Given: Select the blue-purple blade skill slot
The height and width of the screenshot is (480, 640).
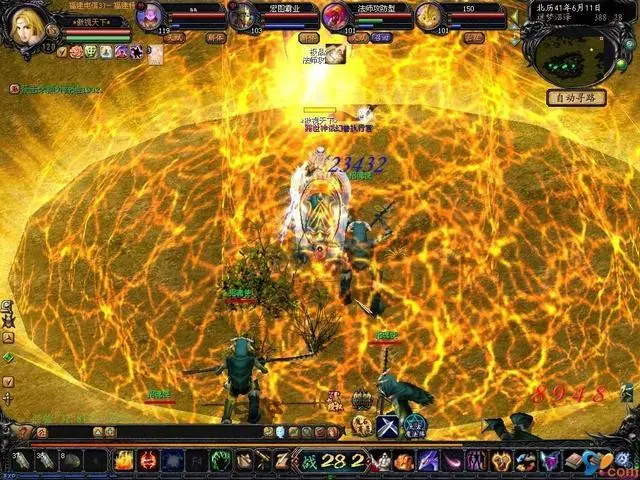Looking at the screenshot, I should [427, 461].
